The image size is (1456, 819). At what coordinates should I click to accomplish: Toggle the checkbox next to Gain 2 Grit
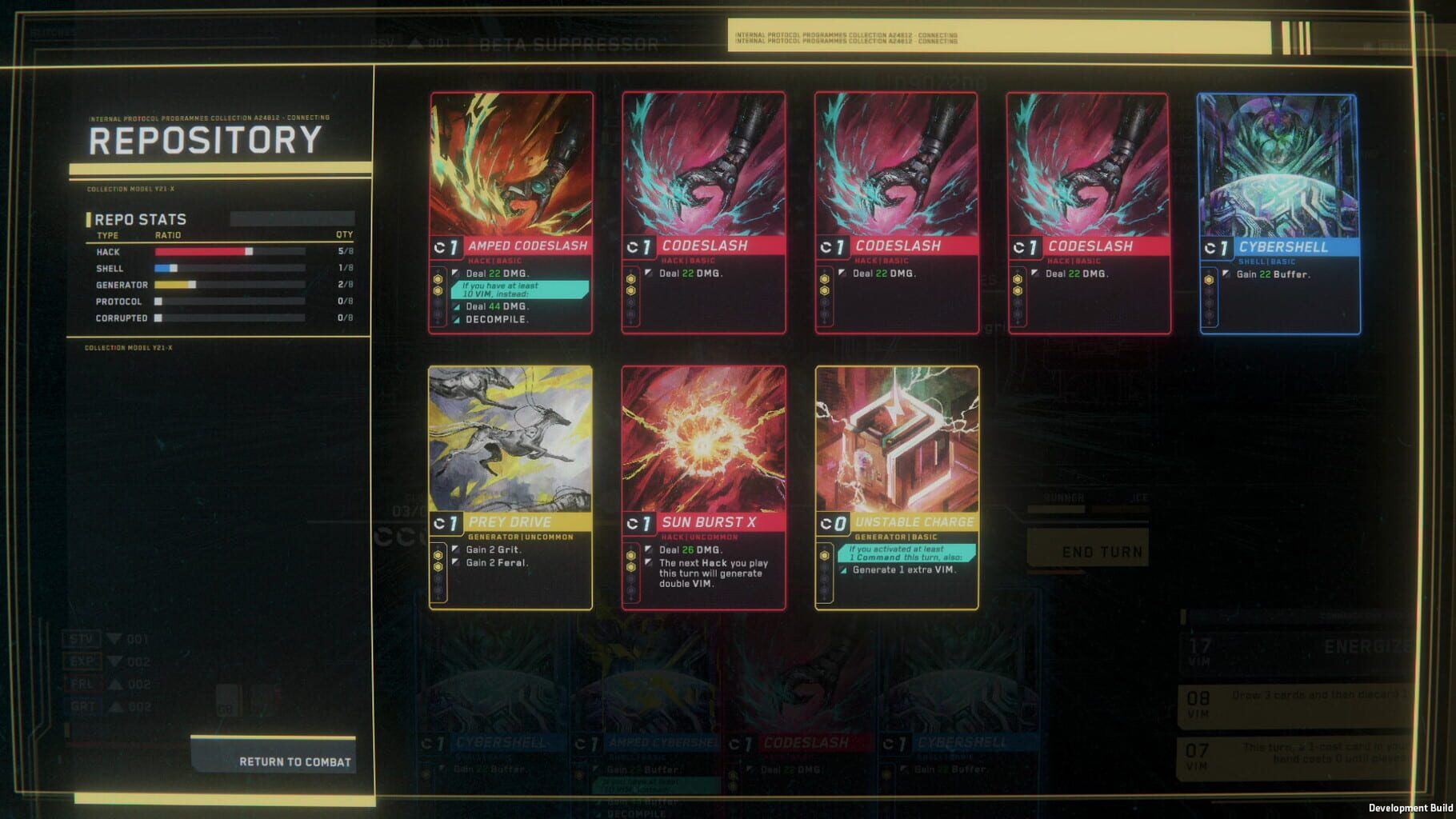point(454,550)
